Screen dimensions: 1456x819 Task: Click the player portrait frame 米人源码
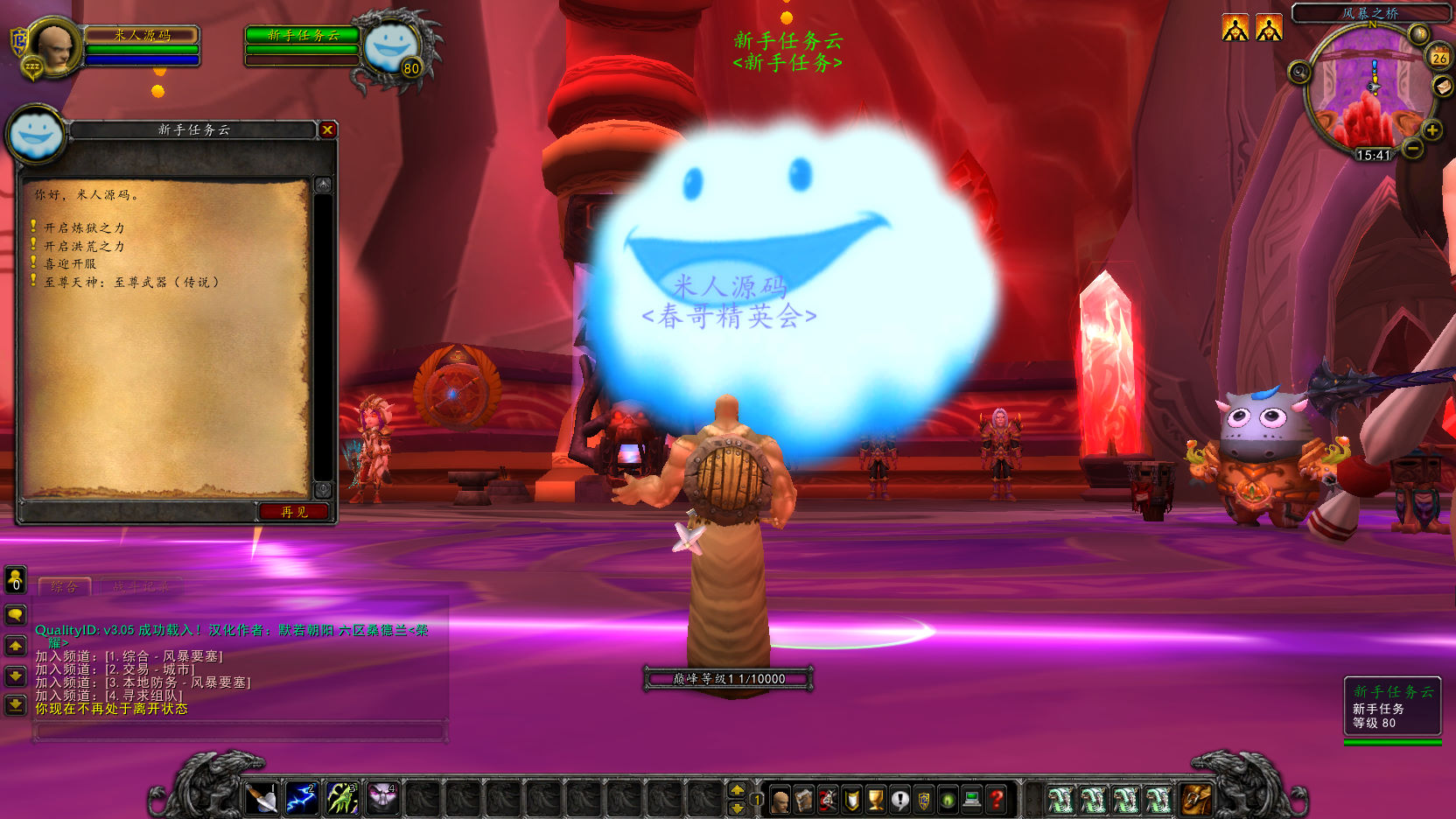point(52,47)
